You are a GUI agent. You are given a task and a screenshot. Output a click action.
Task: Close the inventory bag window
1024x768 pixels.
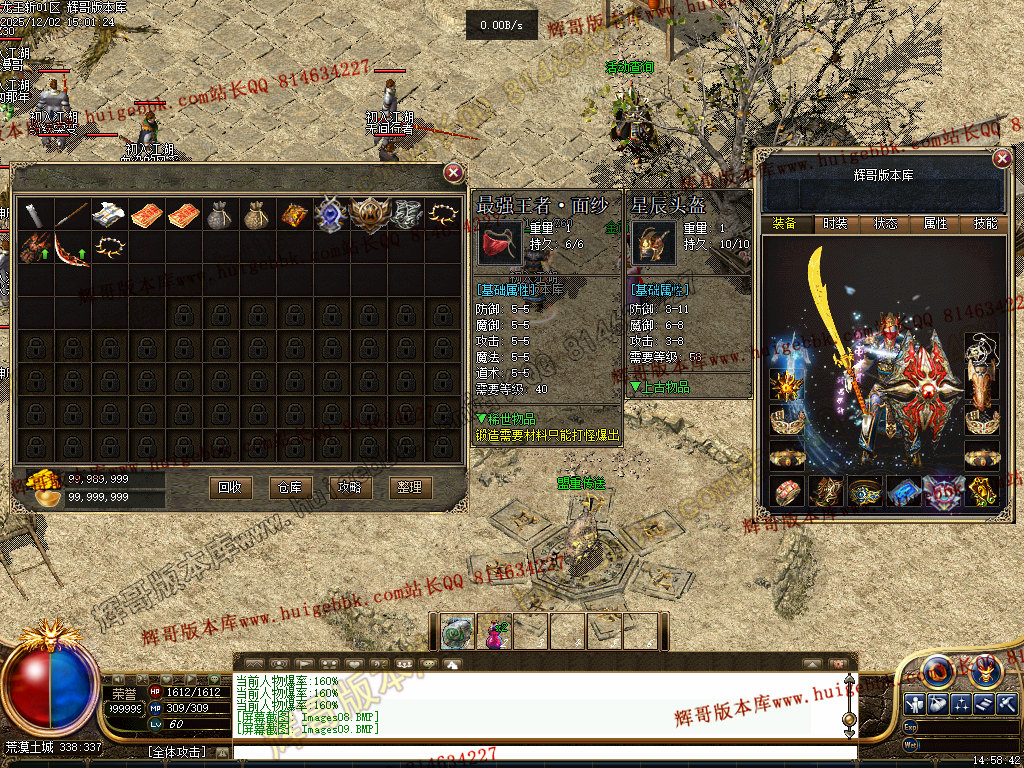point(454,173)
